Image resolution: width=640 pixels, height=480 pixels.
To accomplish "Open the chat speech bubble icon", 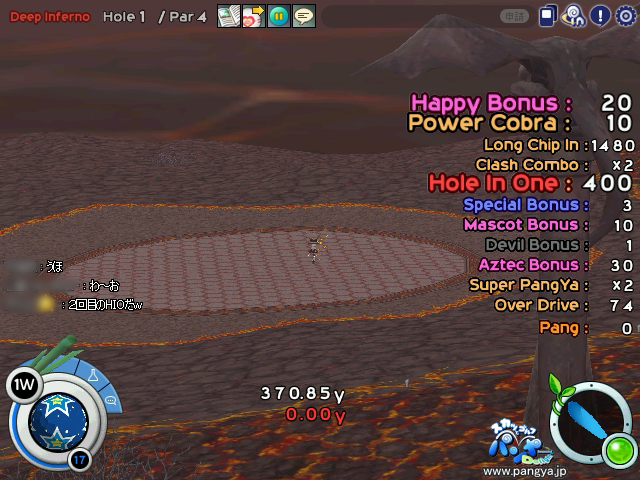I will 303,16.
